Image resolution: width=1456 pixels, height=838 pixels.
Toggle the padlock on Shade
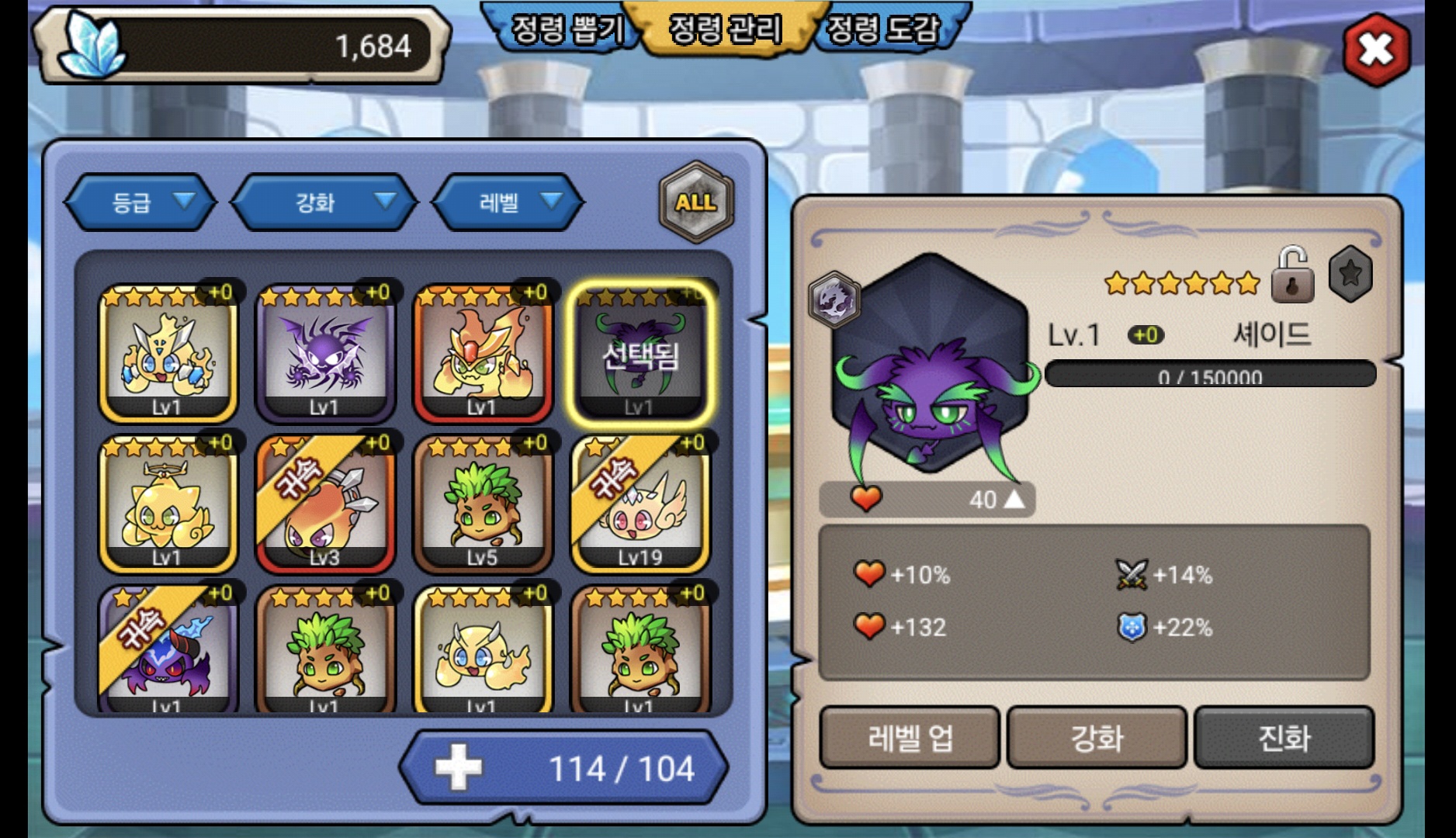(x=1292, y=275)
